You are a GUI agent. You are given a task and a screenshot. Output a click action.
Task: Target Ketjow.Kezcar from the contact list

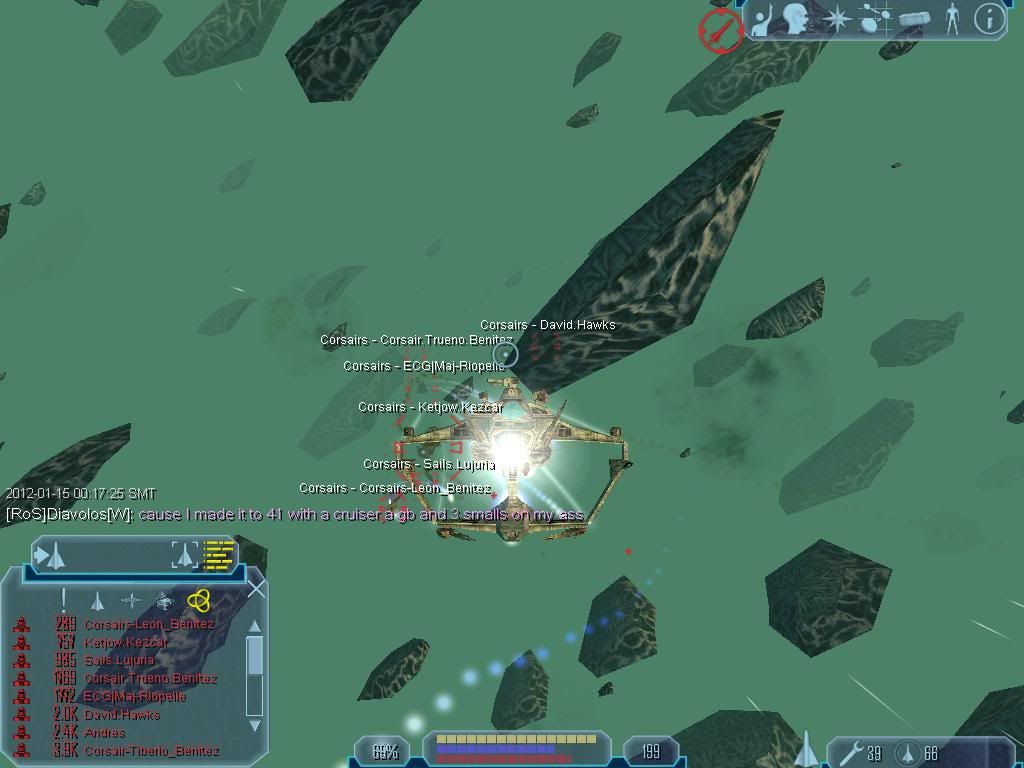coord(126,642)
